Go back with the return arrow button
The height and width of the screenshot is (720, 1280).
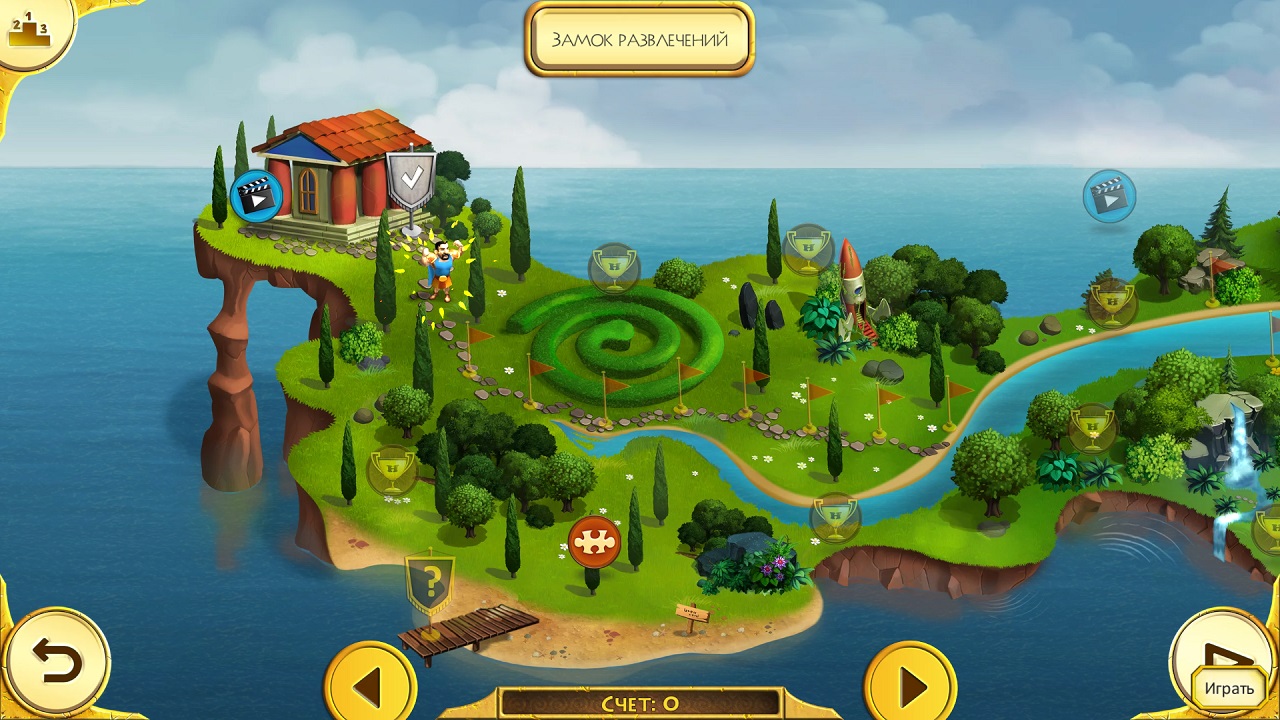[x=55, y=661]
